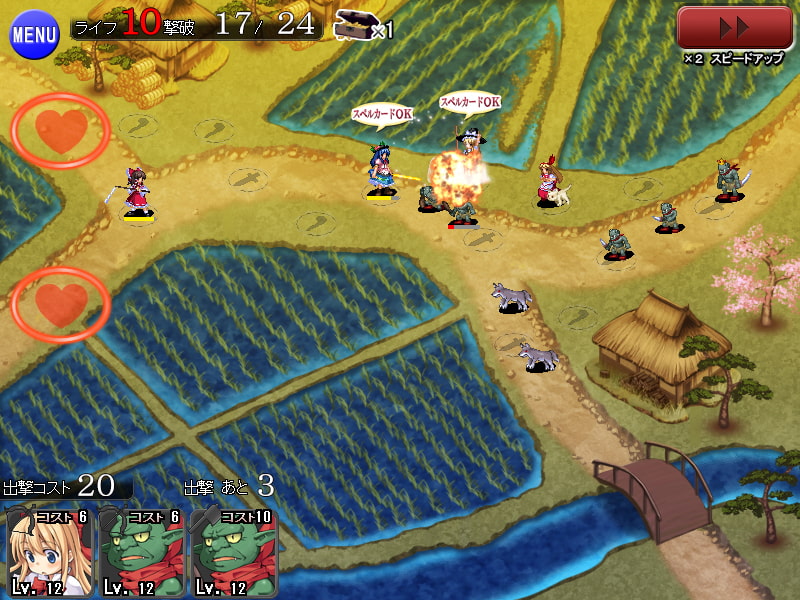Trigger the blue-haired girl's spell card bubble
800x600 pixels.
click(x=382, y=114)
